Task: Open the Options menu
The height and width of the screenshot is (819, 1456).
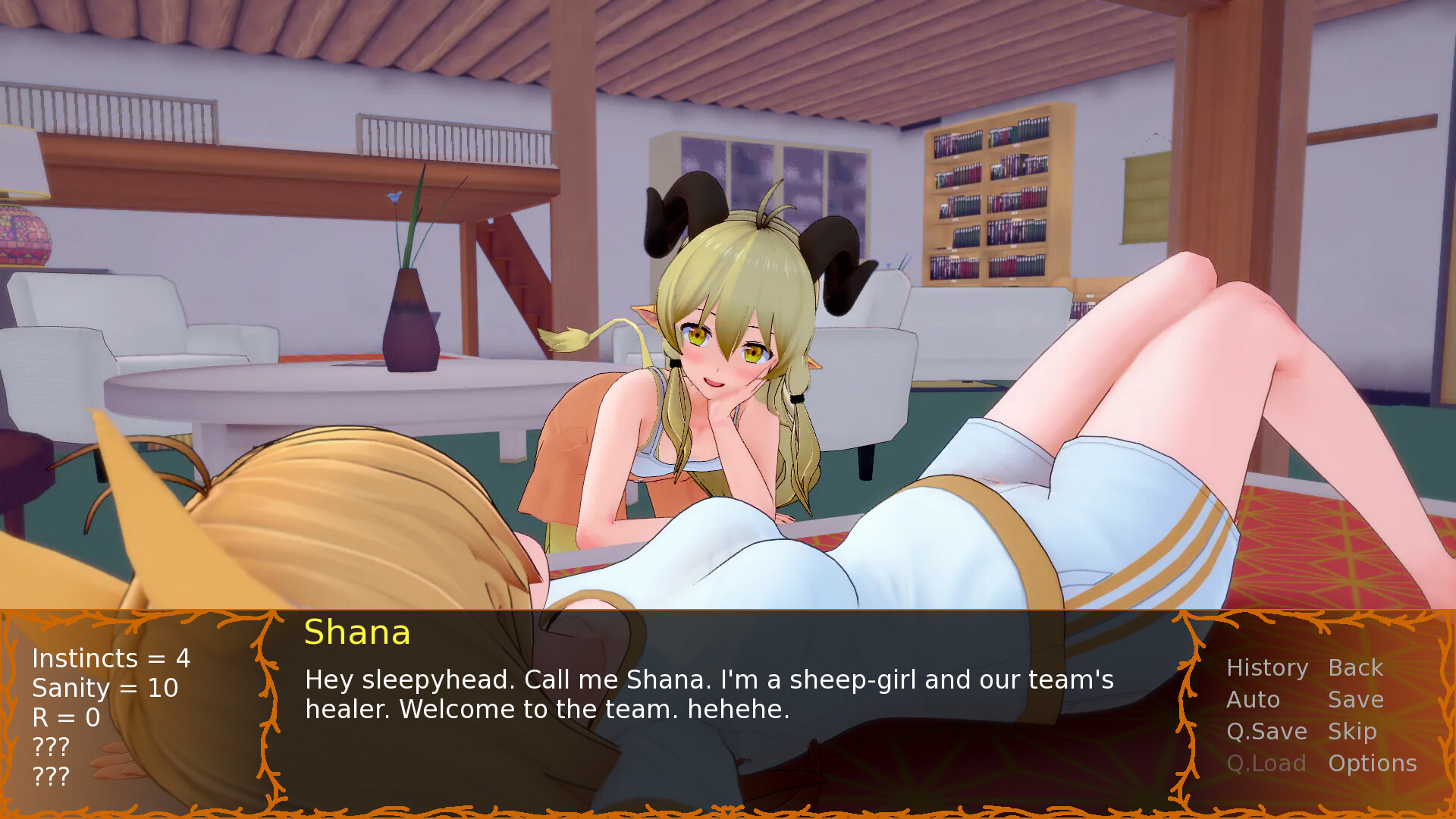Action: (x=1372, y=764)
